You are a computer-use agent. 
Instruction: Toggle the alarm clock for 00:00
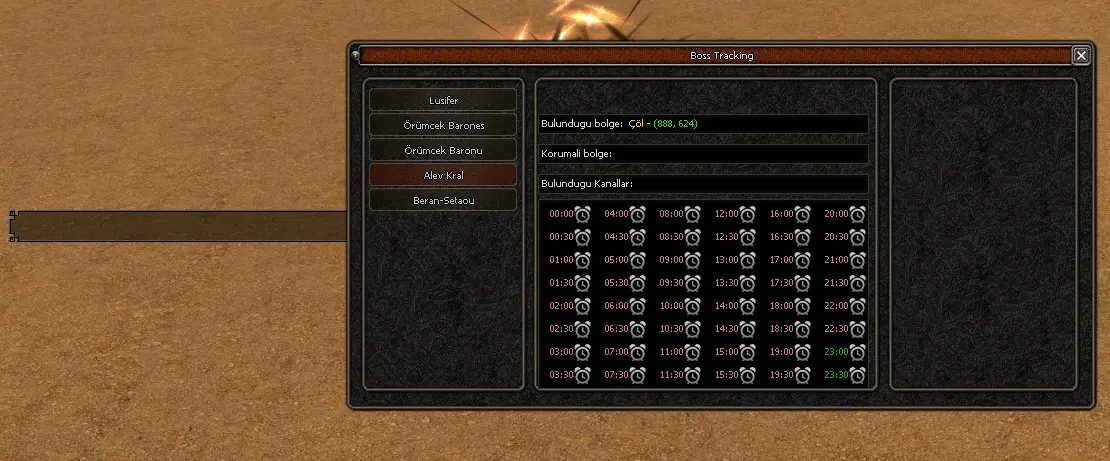(x=582, y=213)
